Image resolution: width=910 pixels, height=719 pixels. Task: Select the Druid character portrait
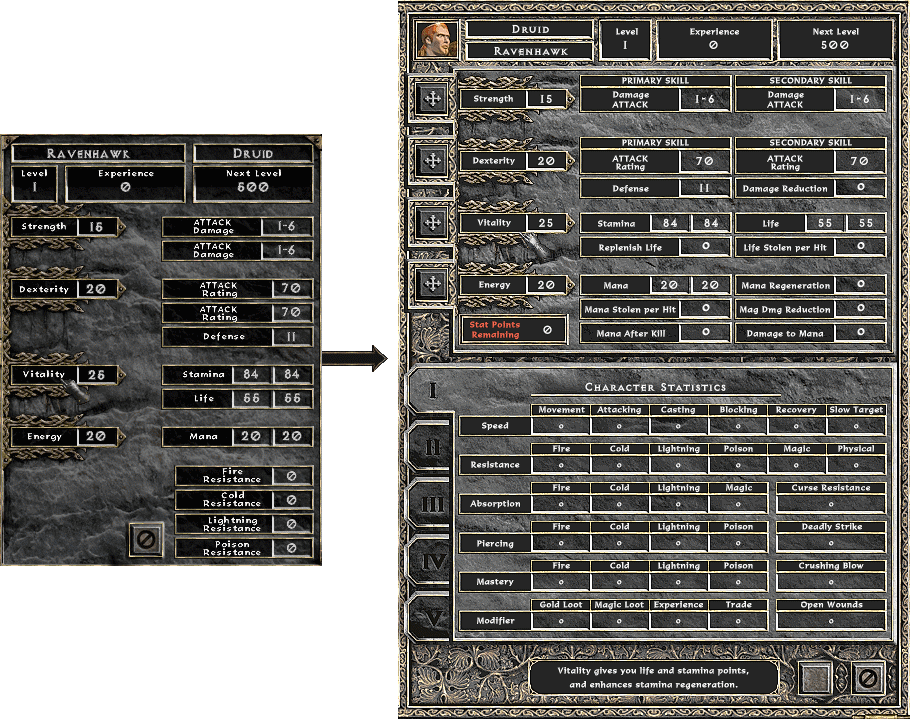pyautogui.click(x=437, y=40)
